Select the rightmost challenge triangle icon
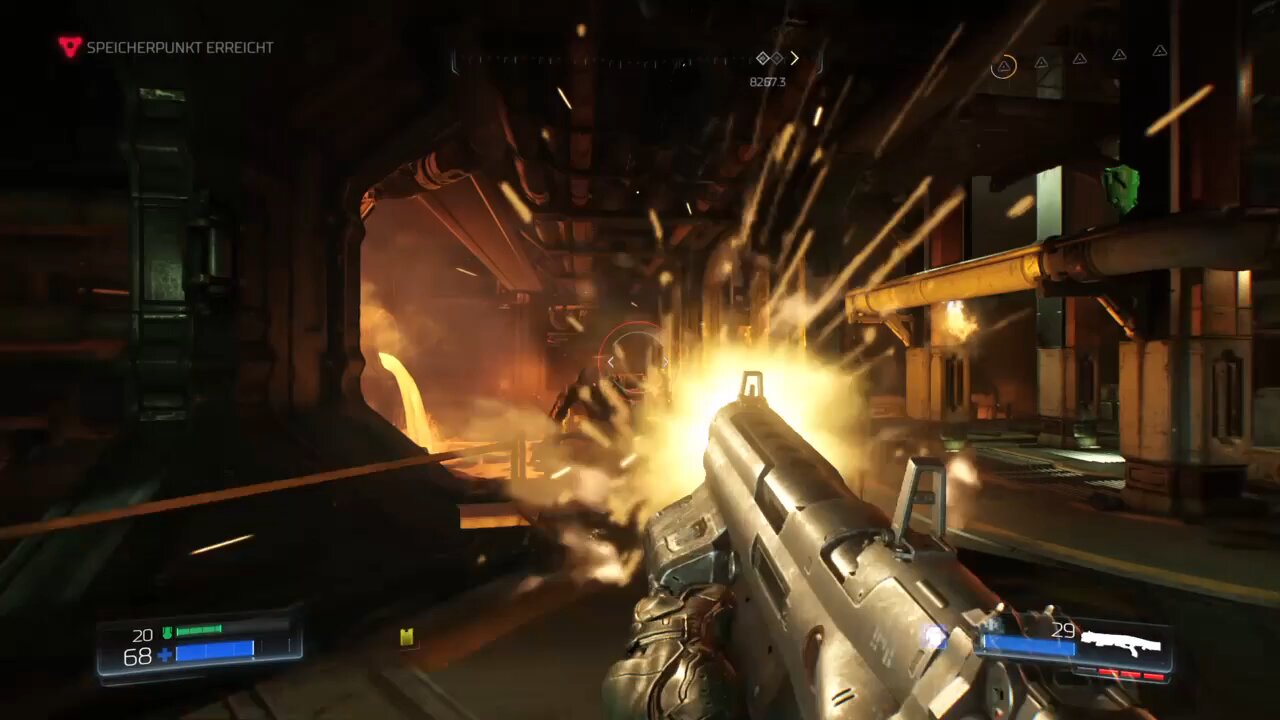 coord(1159,51)
